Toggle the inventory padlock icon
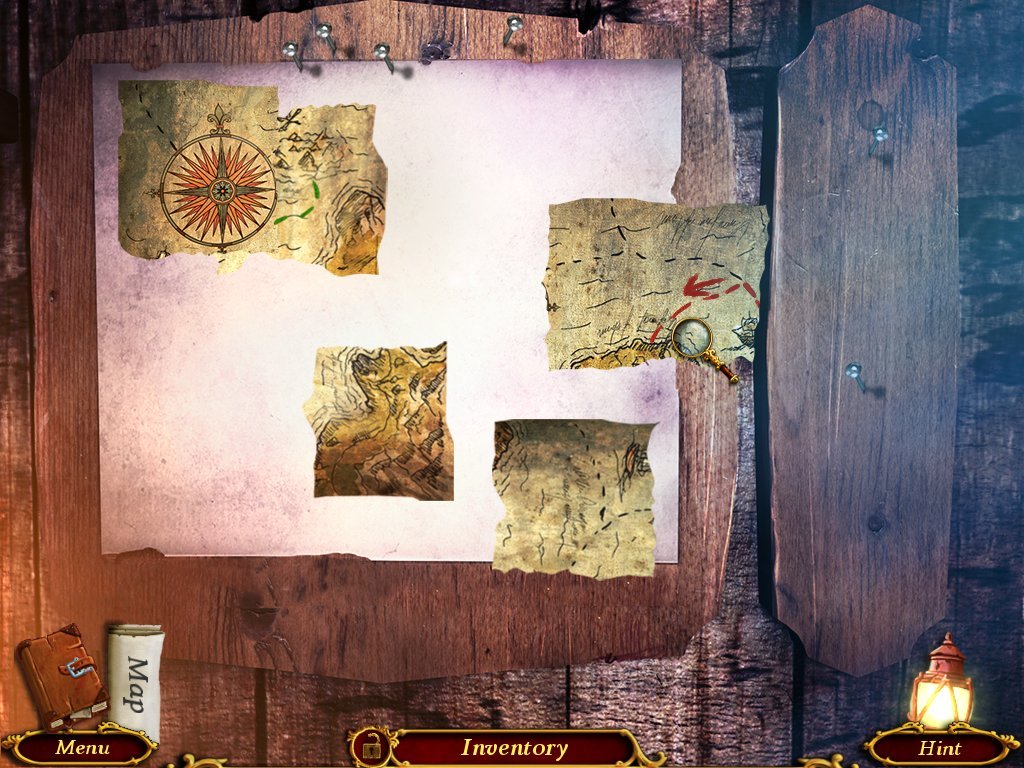The width and height of the screenshot is (1024, 768). [x=370, y=746]
